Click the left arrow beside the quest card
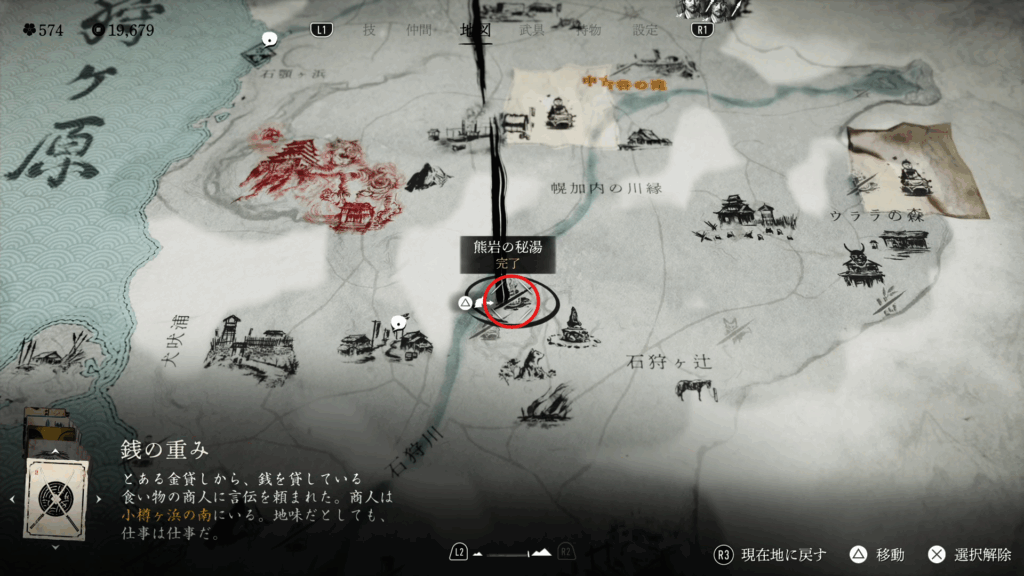 click(x=11, y=497)
